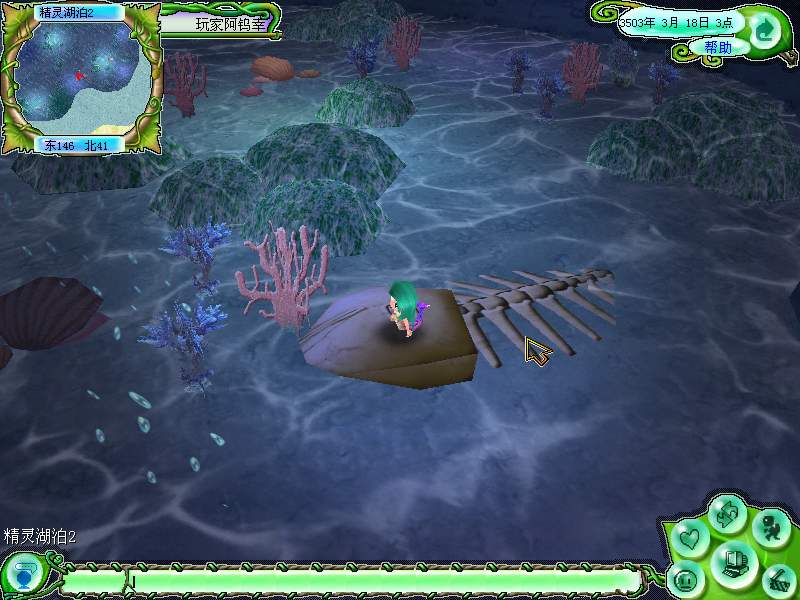Select the heart bubble icon
The width and height of the screenshot is (800, 600).
(x=690, y=538)
